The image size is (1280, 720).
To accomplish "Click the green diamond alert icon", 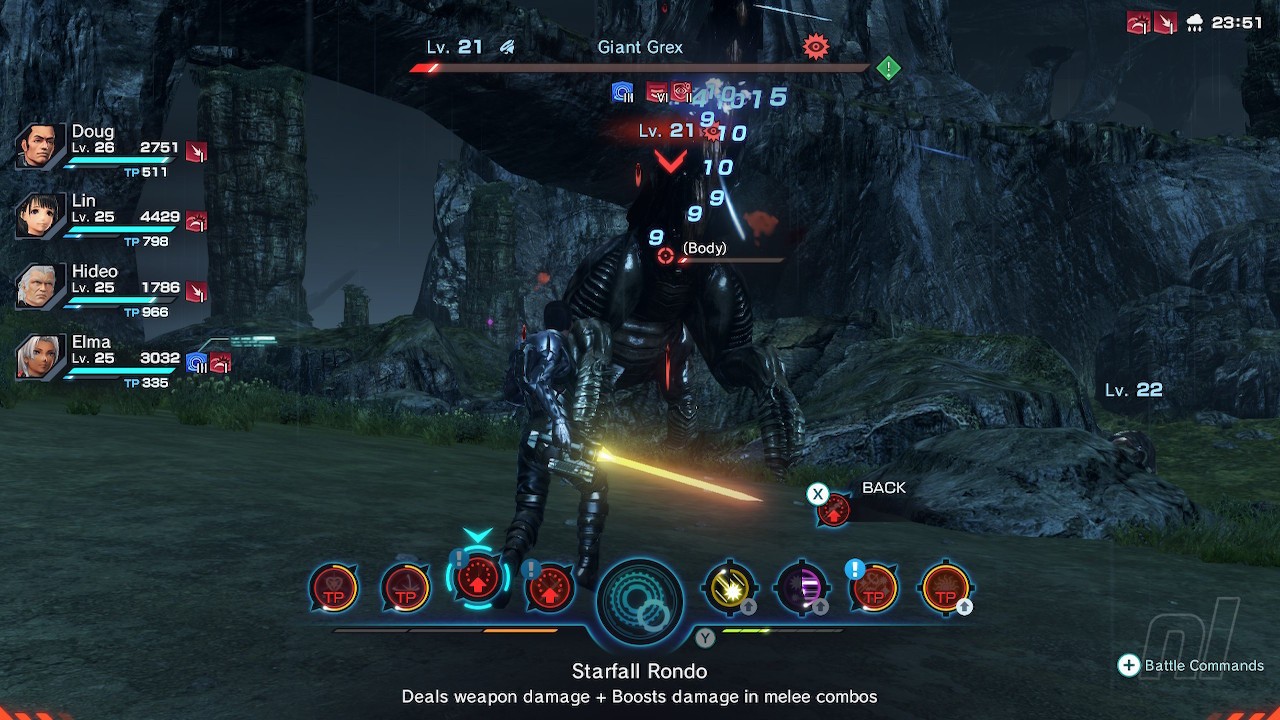I will 888,68.
